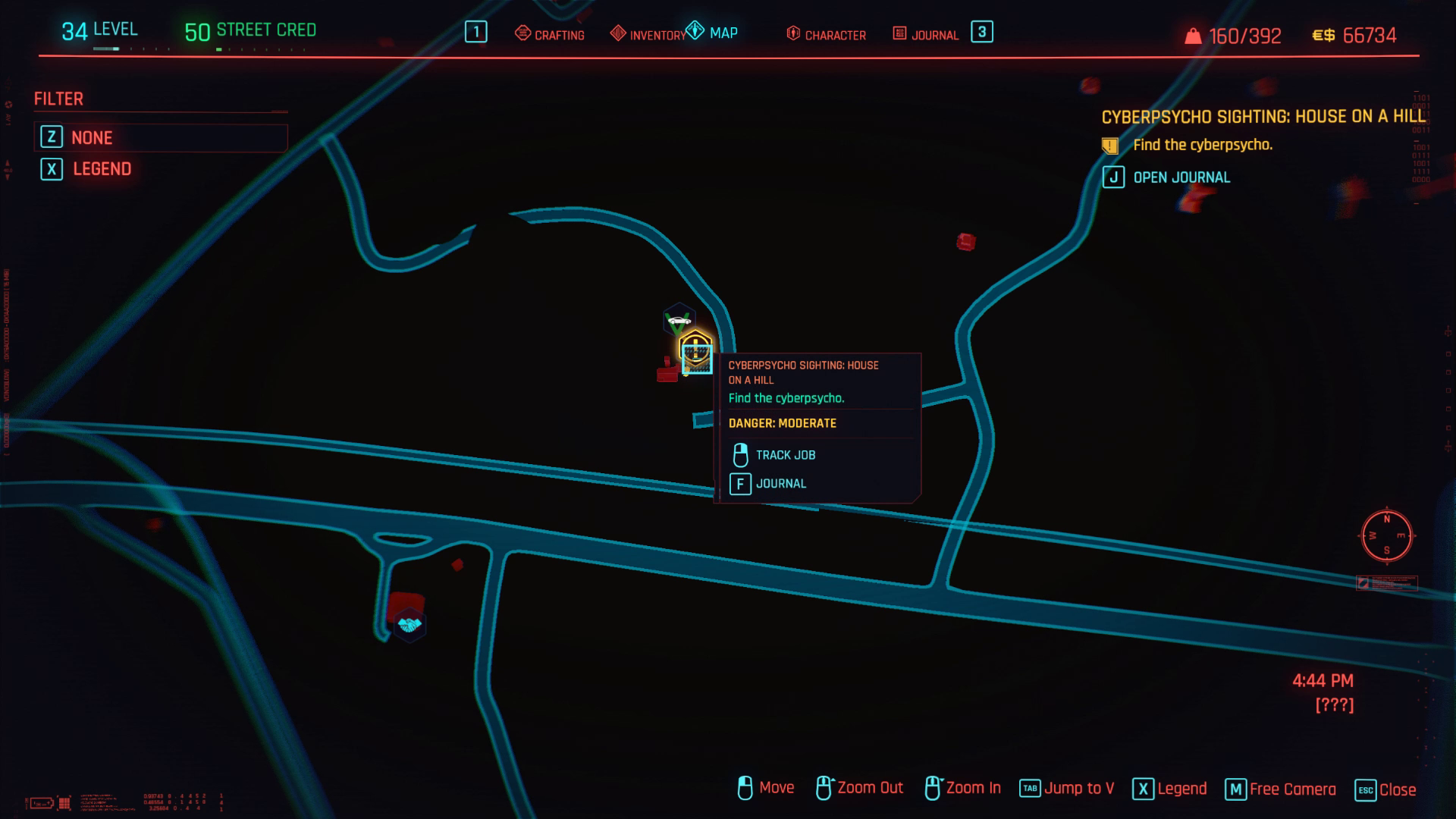Toggle the LEGEND filter option

tap(102, 168)
